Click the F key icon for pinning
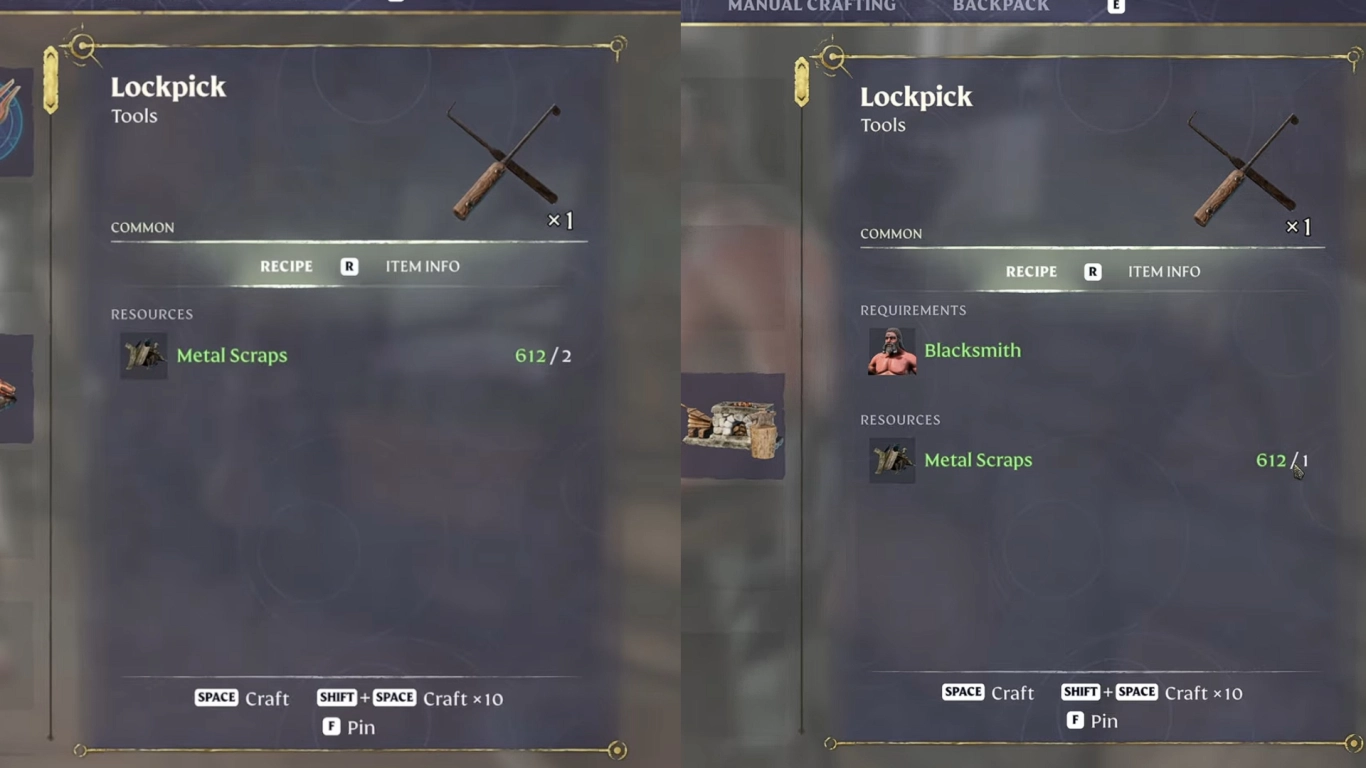Screen dimensions: 1366x768 331,727
